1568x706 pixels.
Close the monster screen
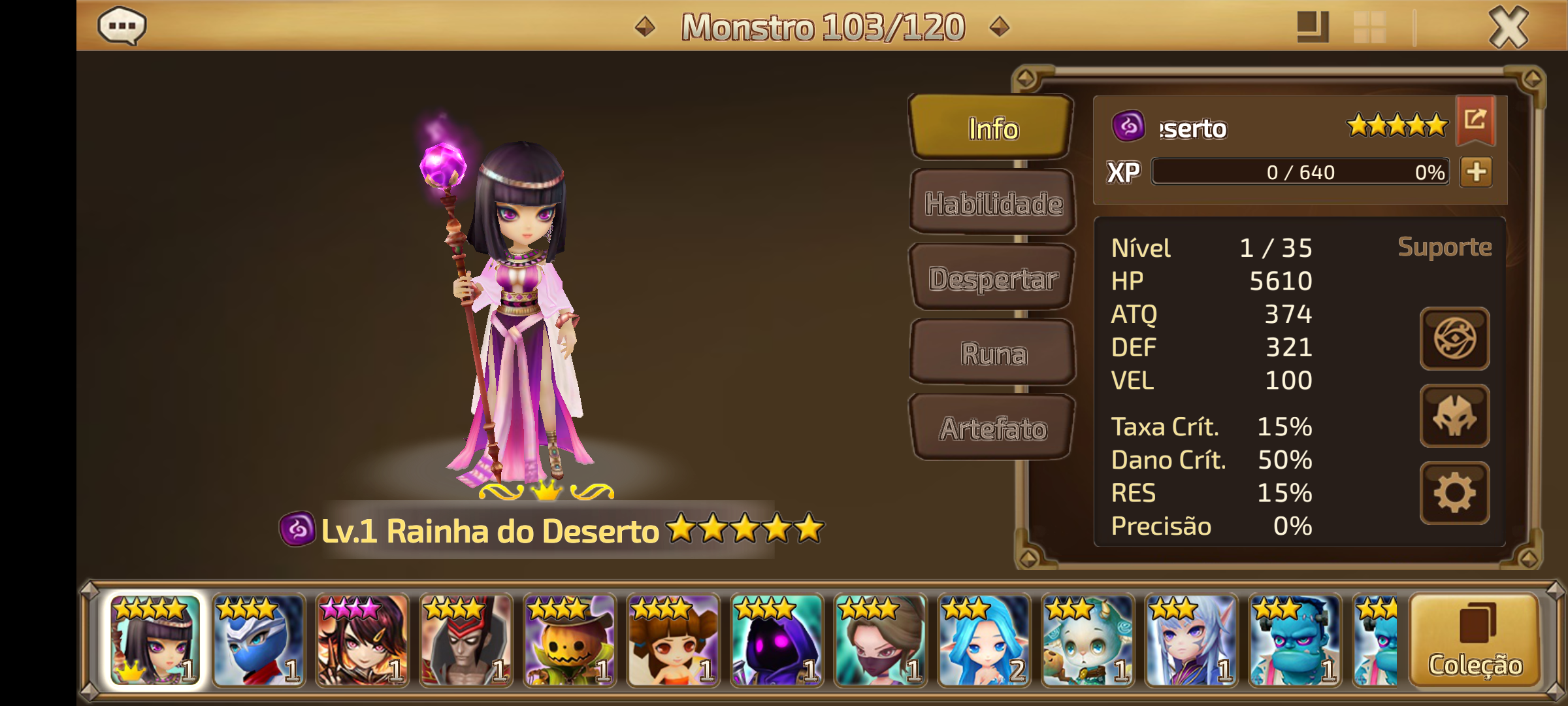tap(1508, 27)
